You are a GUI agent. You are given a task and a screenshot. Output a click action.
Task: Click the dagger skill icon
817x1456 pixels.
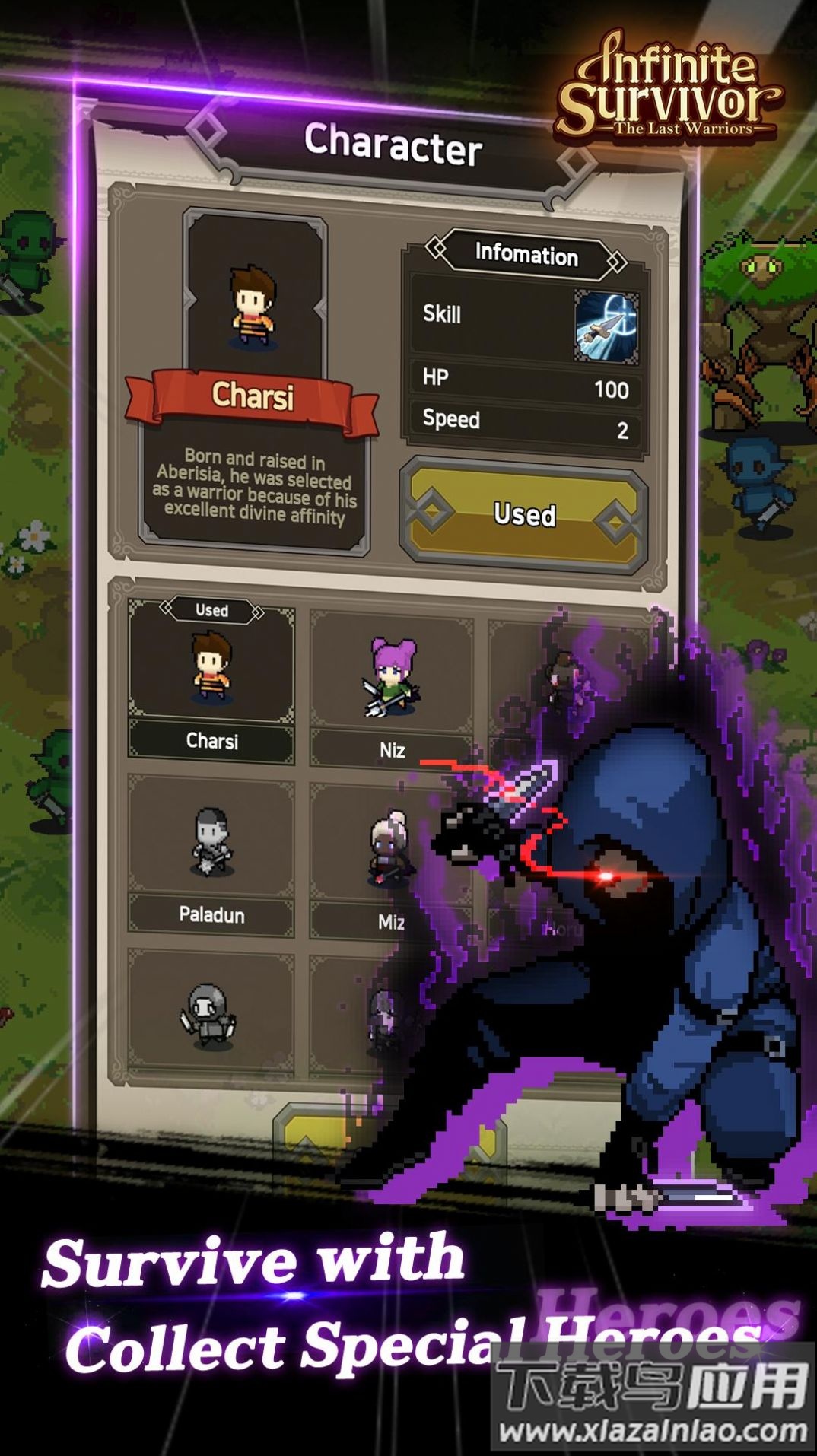pyautogui.click(x=606, y=324)
